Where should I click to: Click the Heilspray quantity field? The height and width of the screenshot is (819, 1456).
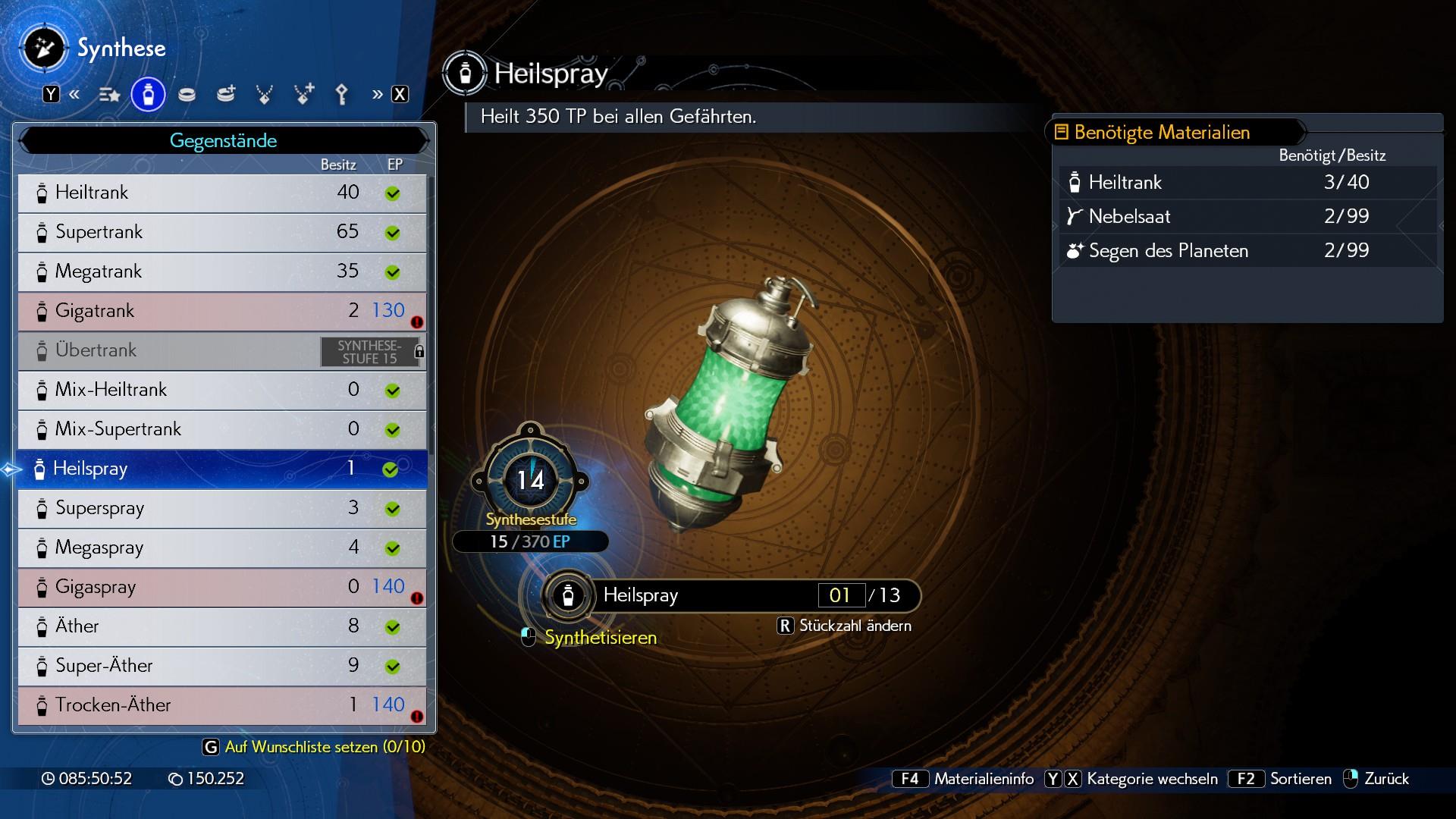coord(840,595)
